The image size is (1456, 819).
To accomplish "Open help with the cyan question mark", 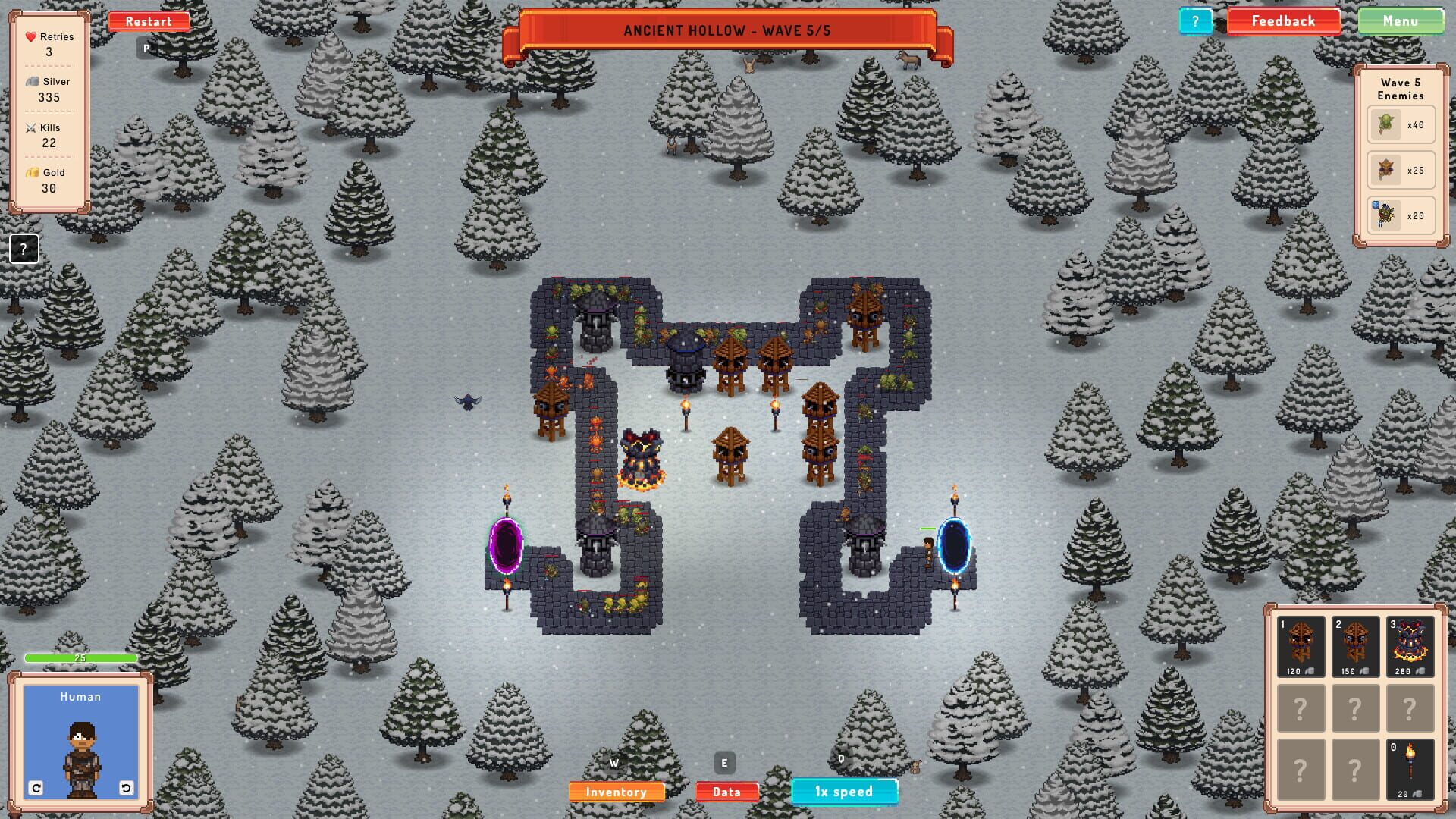I will tap(1197, 20).
